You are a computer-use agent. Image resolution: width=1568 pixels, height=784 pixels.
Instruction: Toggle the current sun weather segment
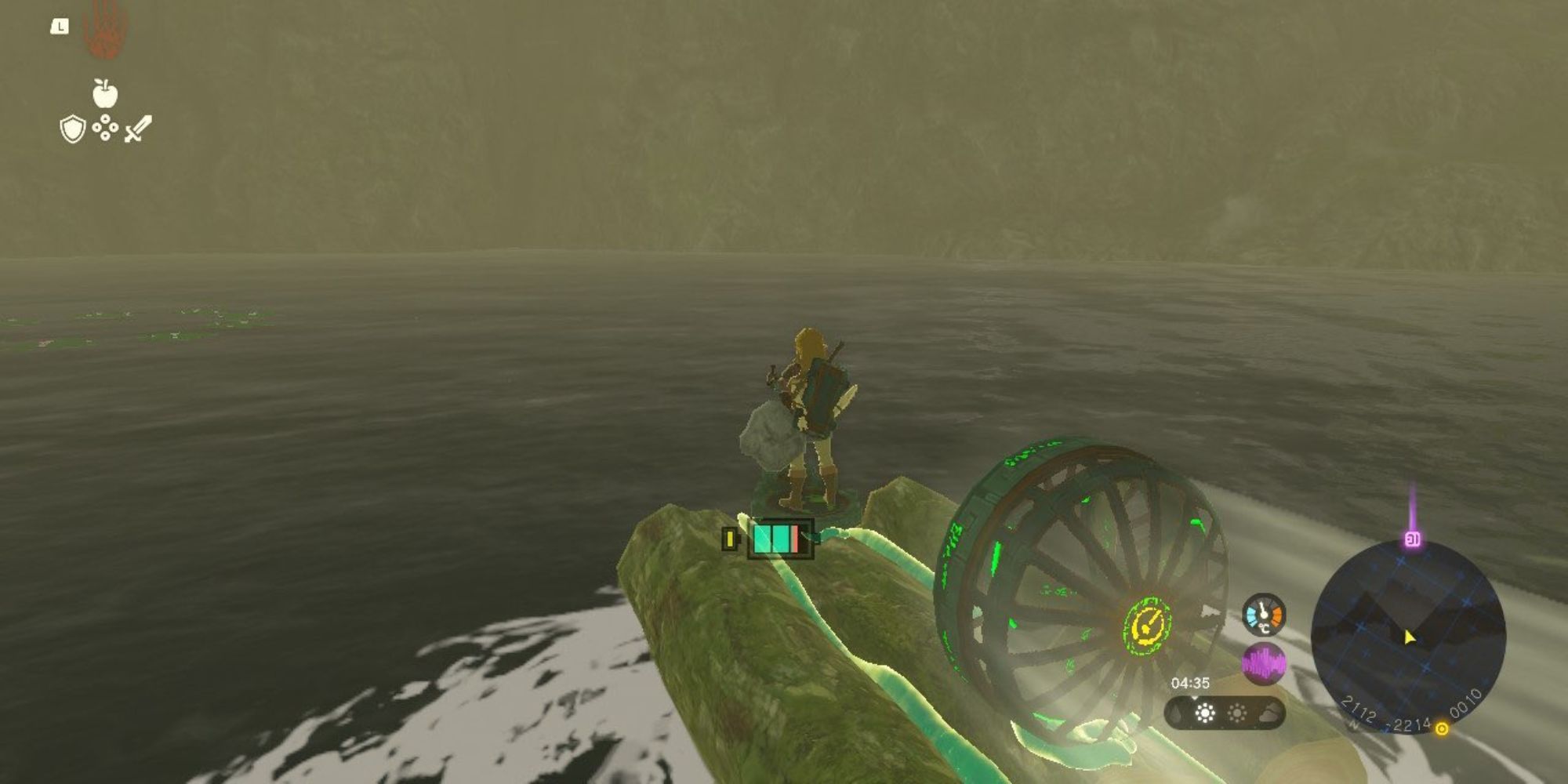tap(1205, 713)
